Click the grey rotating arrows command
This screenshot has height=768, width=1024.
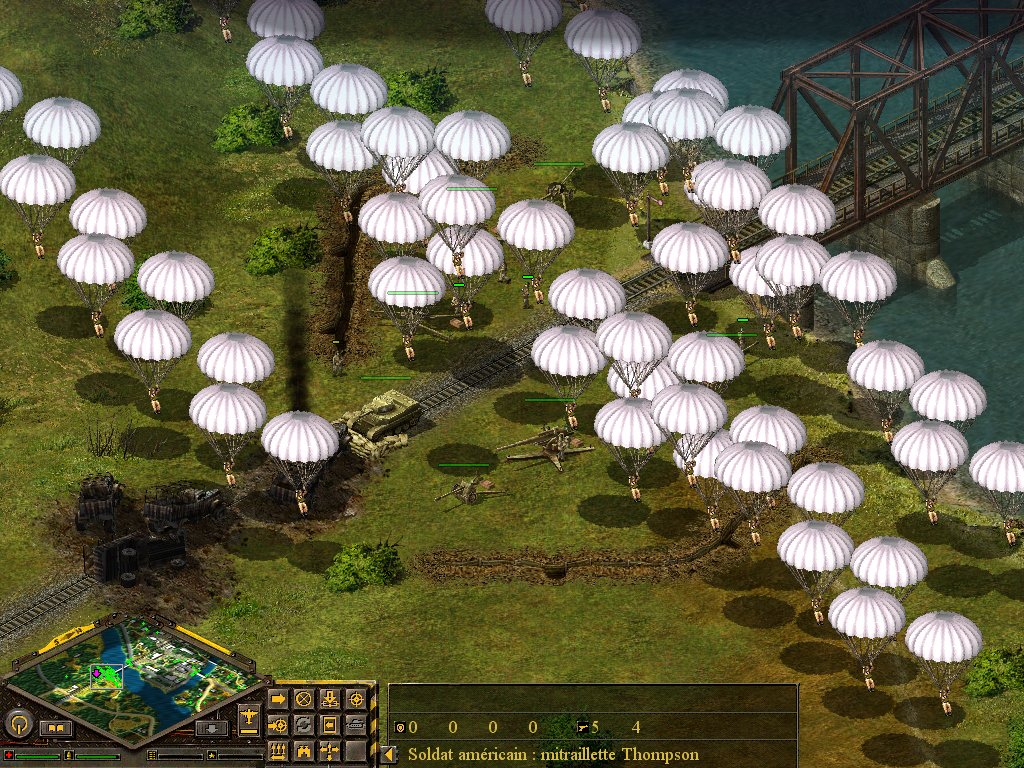click(304, 724)
